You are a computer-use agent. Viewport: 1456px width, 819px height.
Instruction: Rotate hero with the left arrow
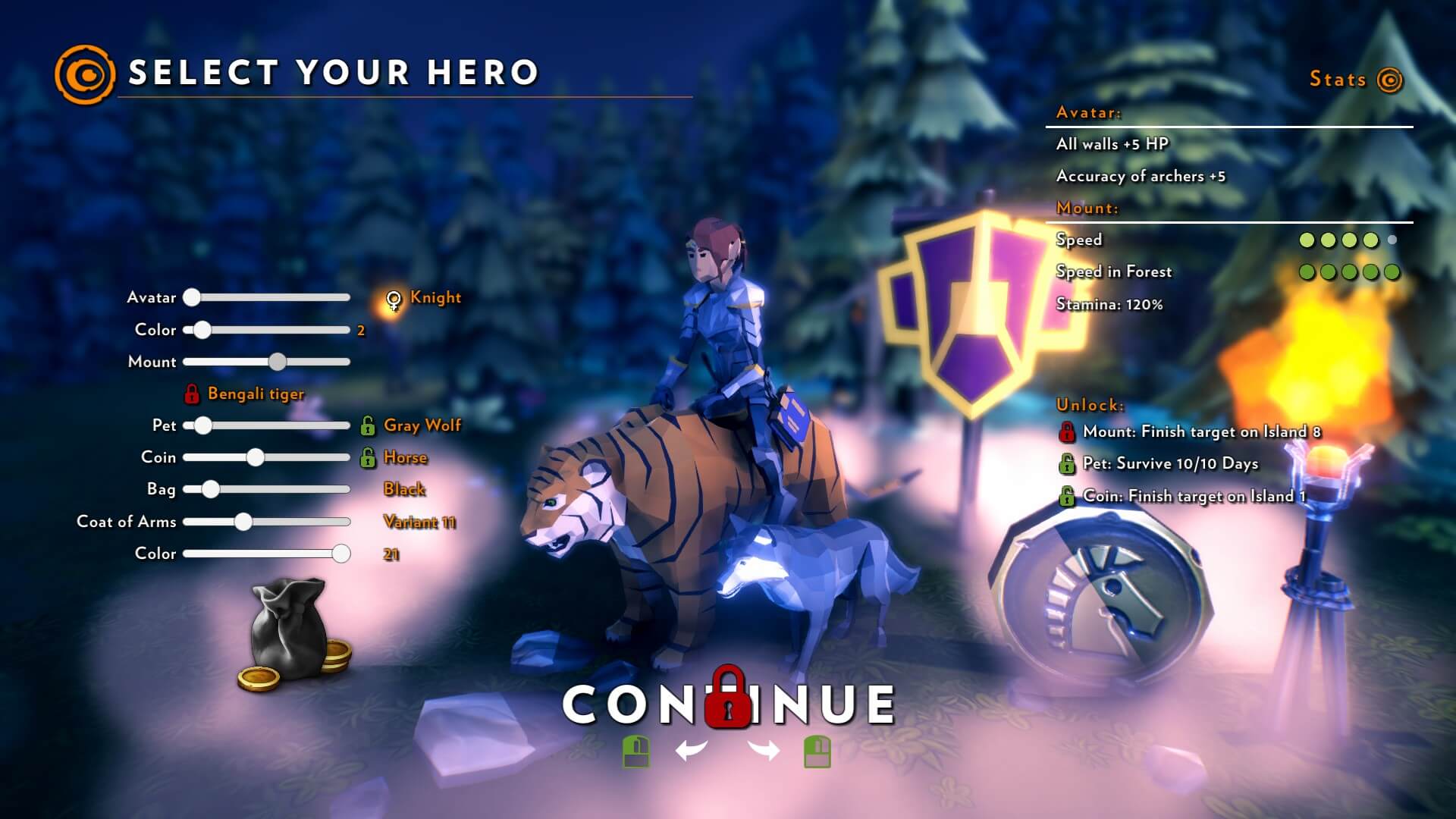(x=691, y=751)
